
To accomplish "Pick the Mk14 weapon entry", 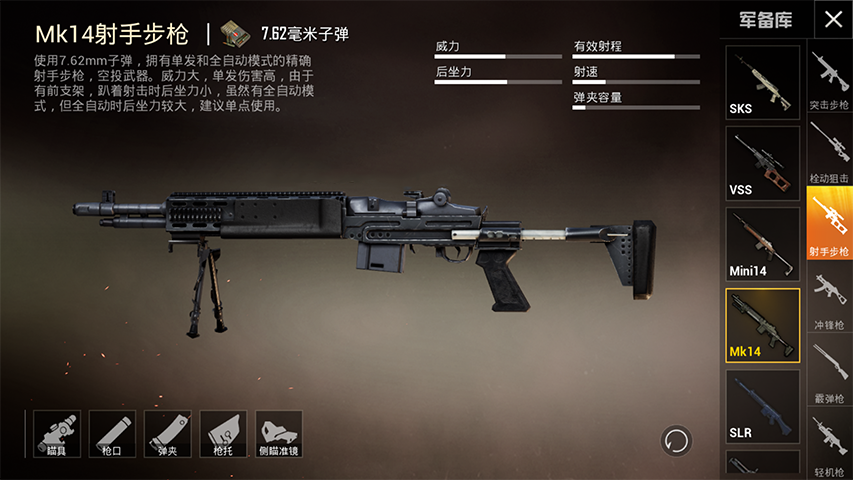I will tap(762, 326).
